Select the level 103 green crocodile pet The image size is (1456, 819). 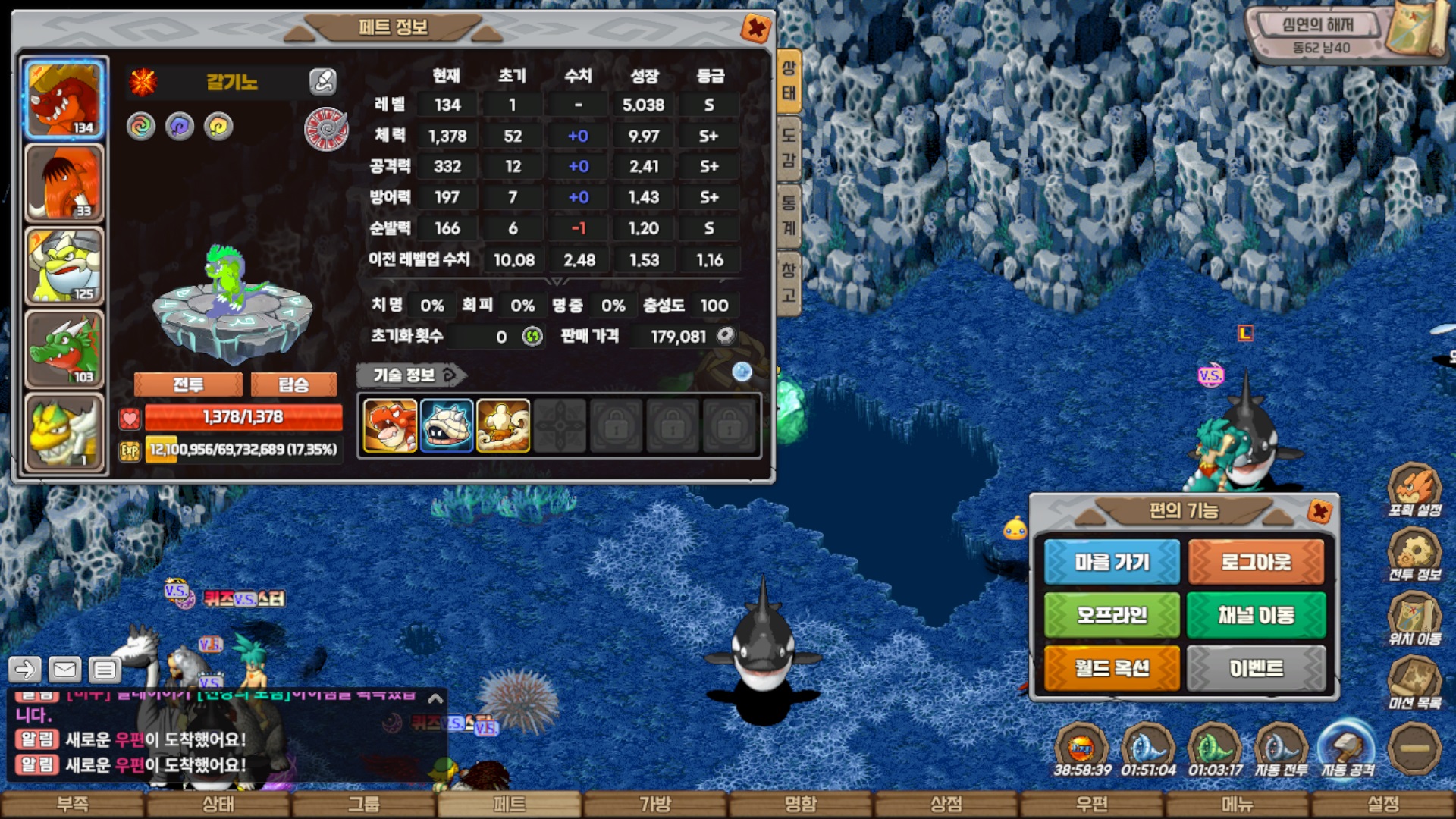[64, 350]
